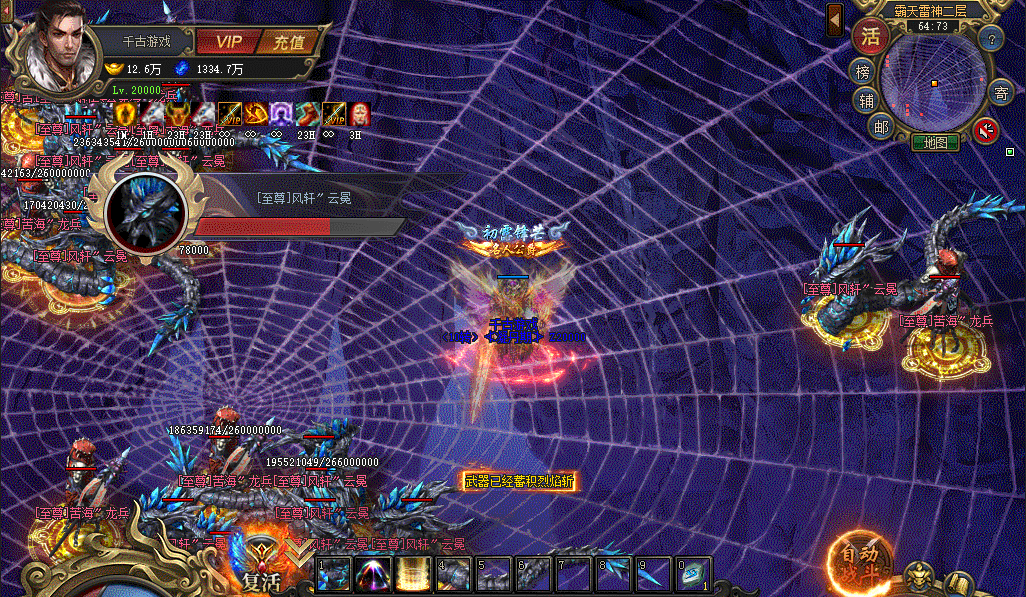Open the 充值 recharge shop
1026x597 pixels.
[x=289, y=42]
